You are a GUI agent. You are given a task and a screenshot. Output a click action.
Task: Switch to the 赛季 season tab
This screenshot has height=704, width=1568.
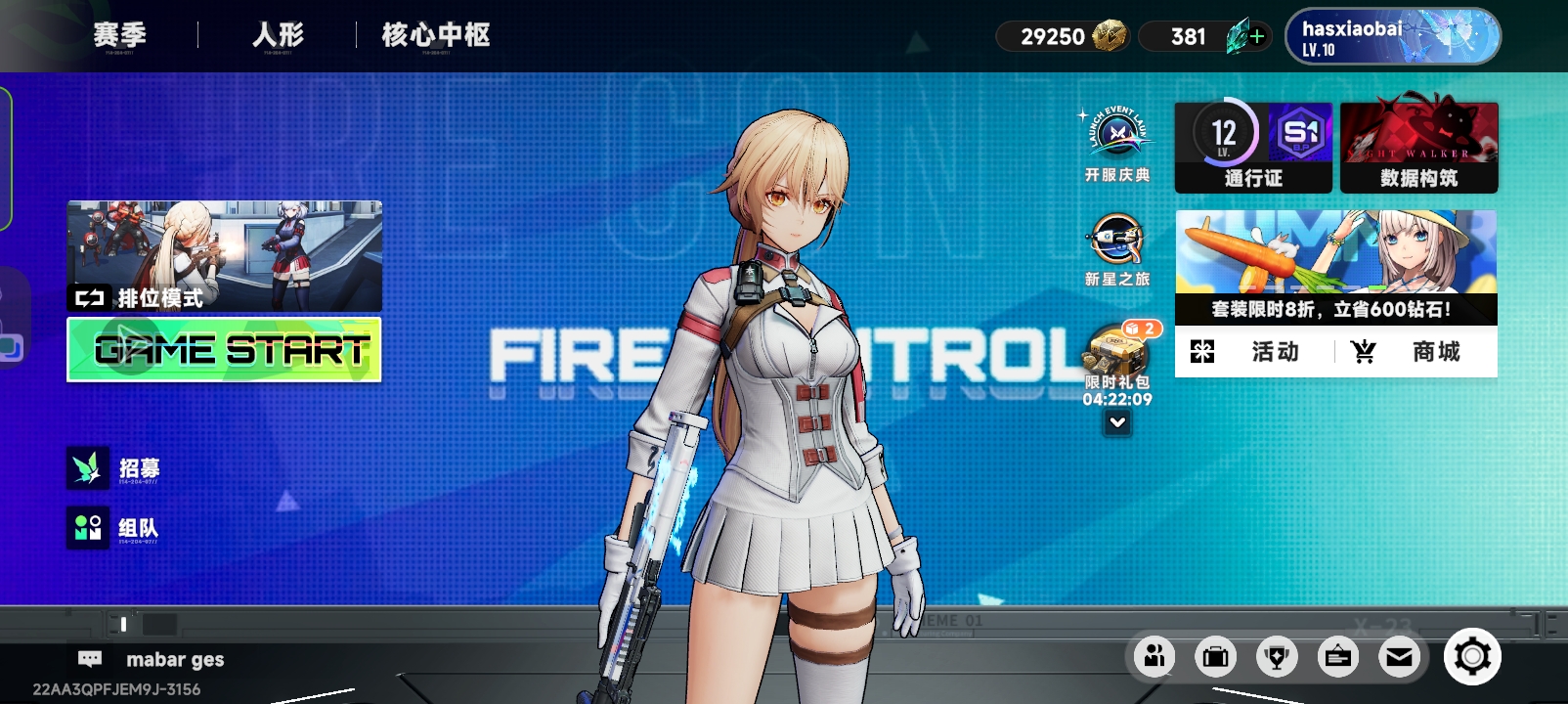[119, 35]
